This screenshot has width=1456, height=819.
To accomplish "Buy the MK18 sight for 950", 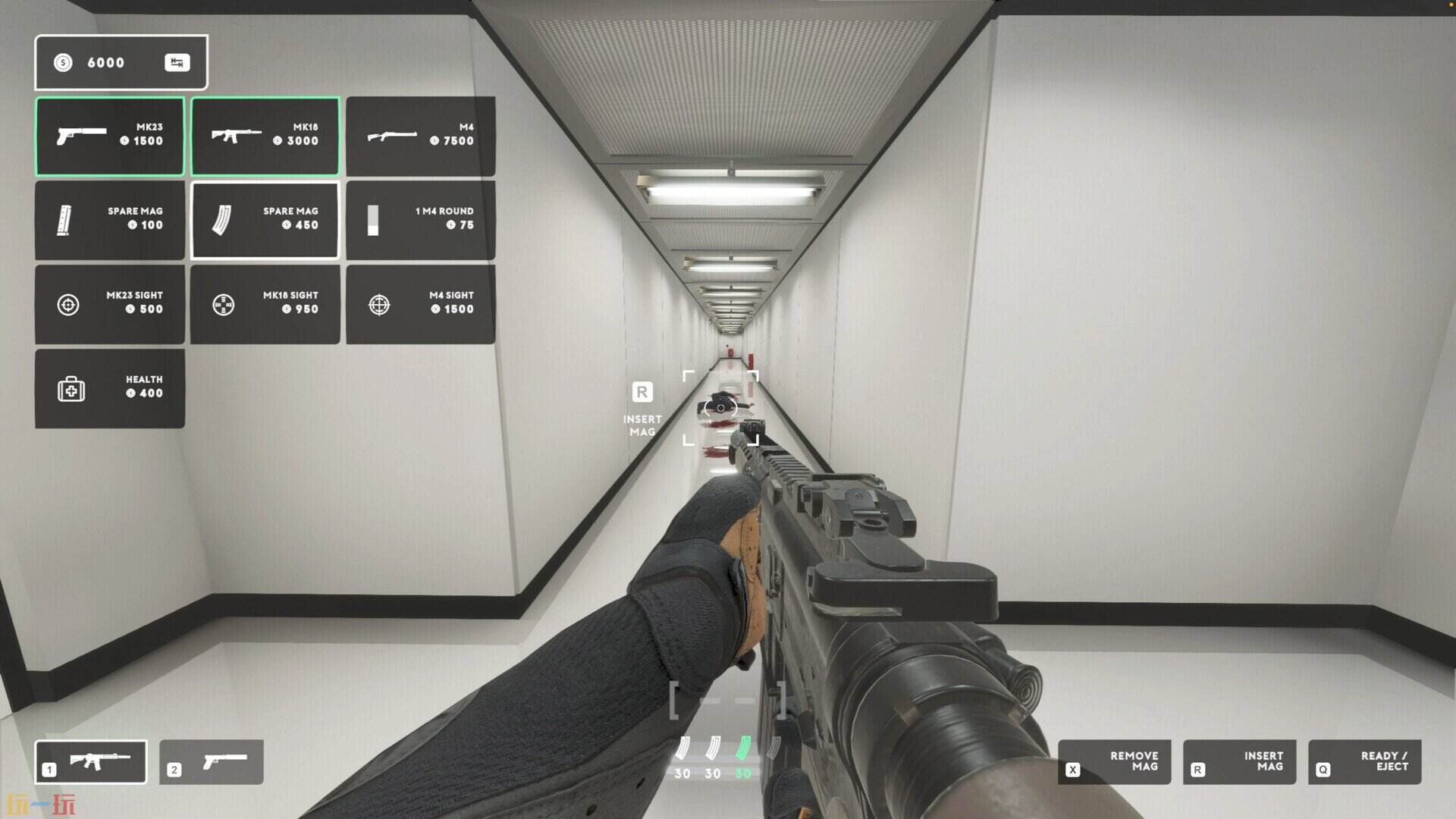I will [x=265, y=304].
